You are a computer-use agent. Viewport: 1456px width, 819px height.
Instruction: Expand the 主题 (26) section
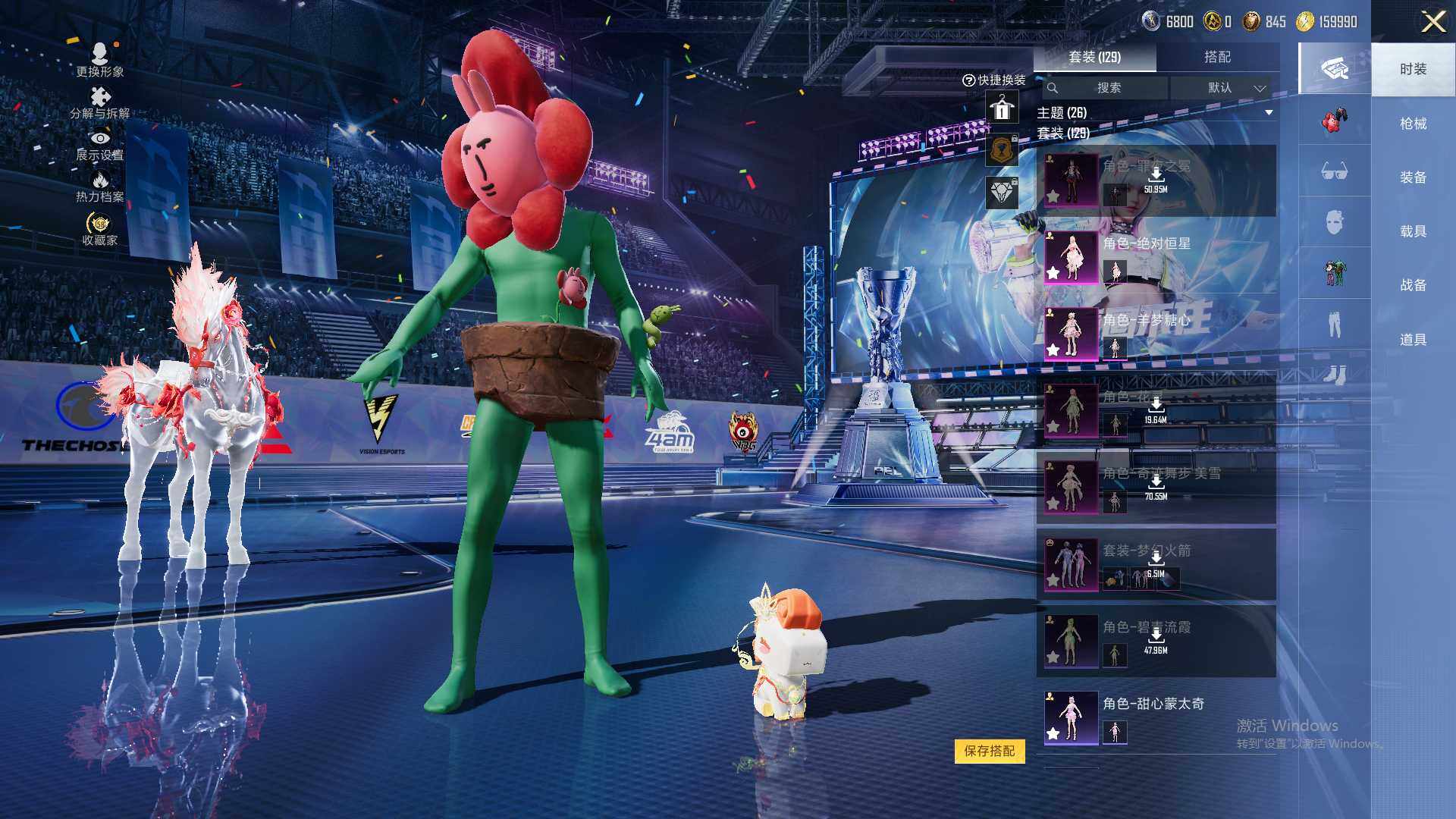[x=1269, y=113]
